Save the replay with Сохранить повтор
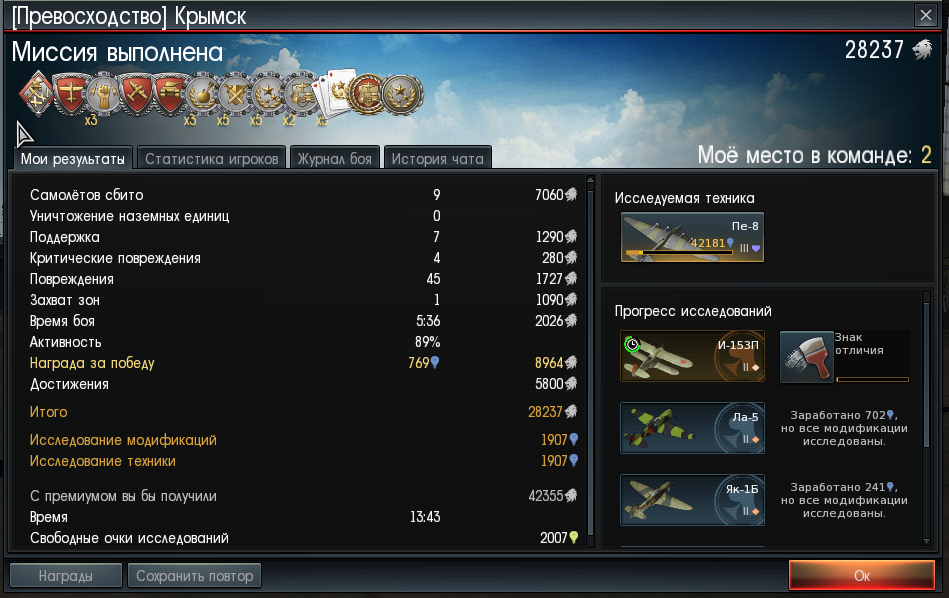 click(195, 575)
